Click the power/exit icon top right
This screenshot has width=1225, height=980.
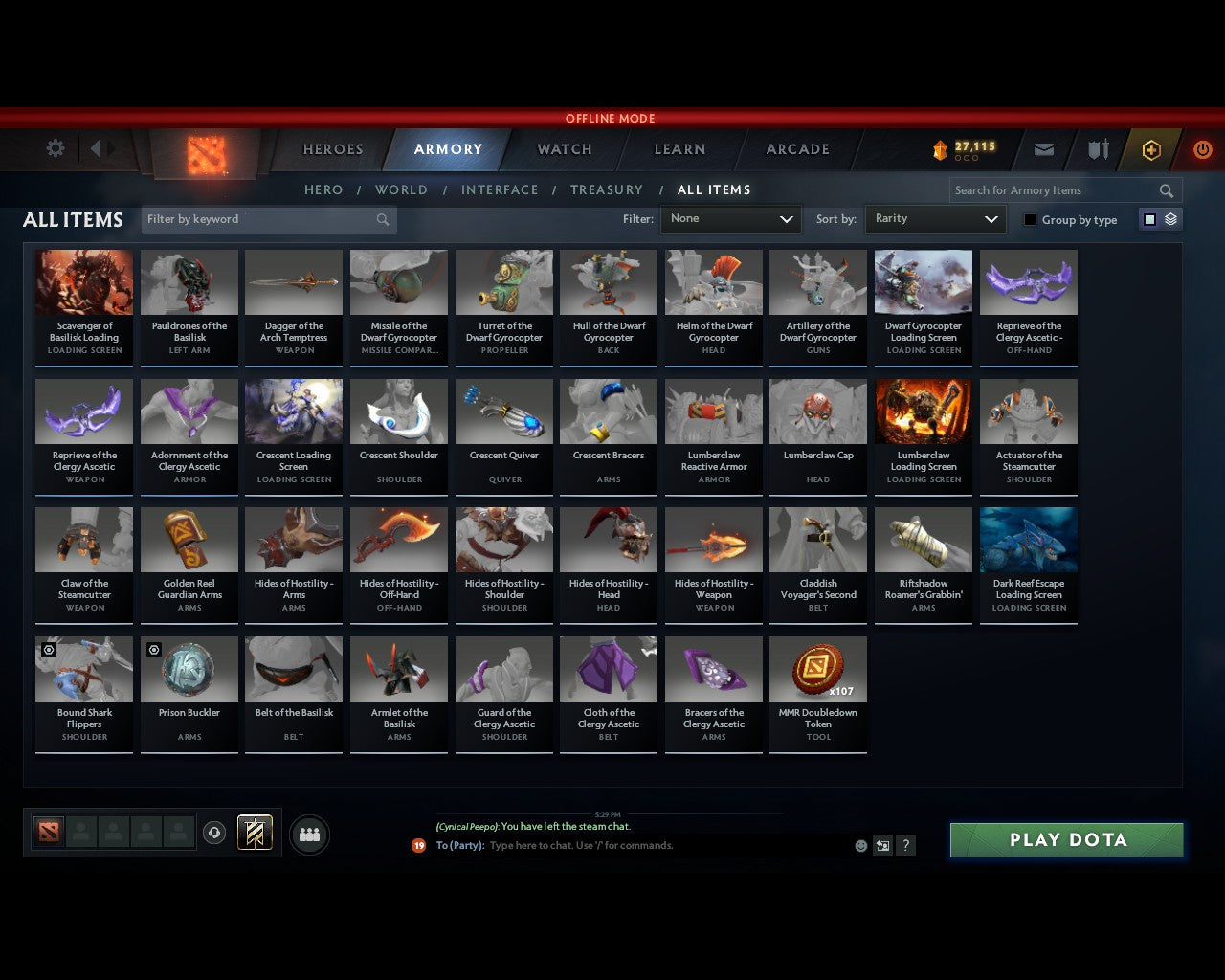click(1202, 150)
